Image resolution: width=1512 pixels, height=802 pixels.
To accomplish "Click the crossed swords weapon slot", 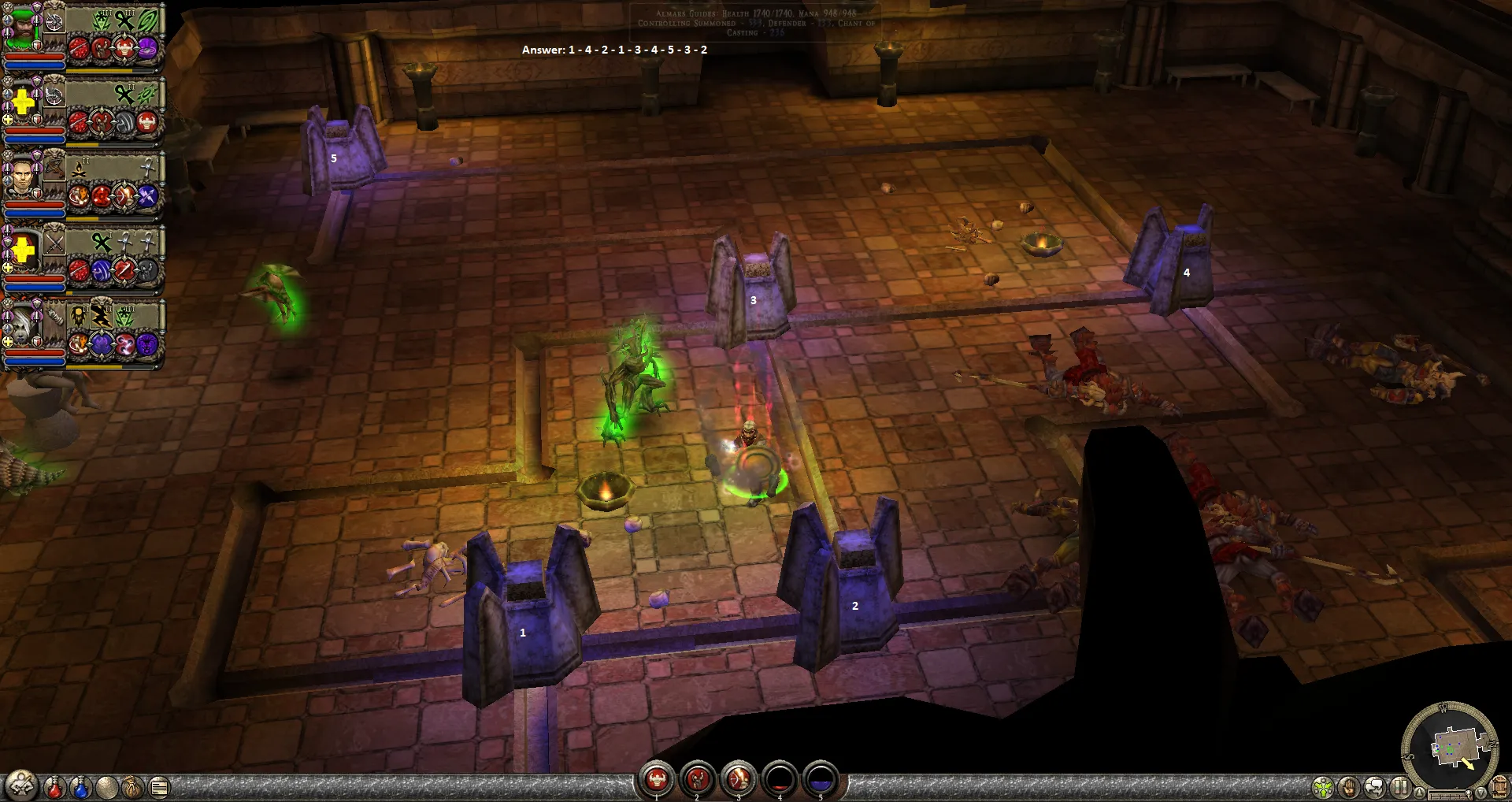I will tap(54, 243).
